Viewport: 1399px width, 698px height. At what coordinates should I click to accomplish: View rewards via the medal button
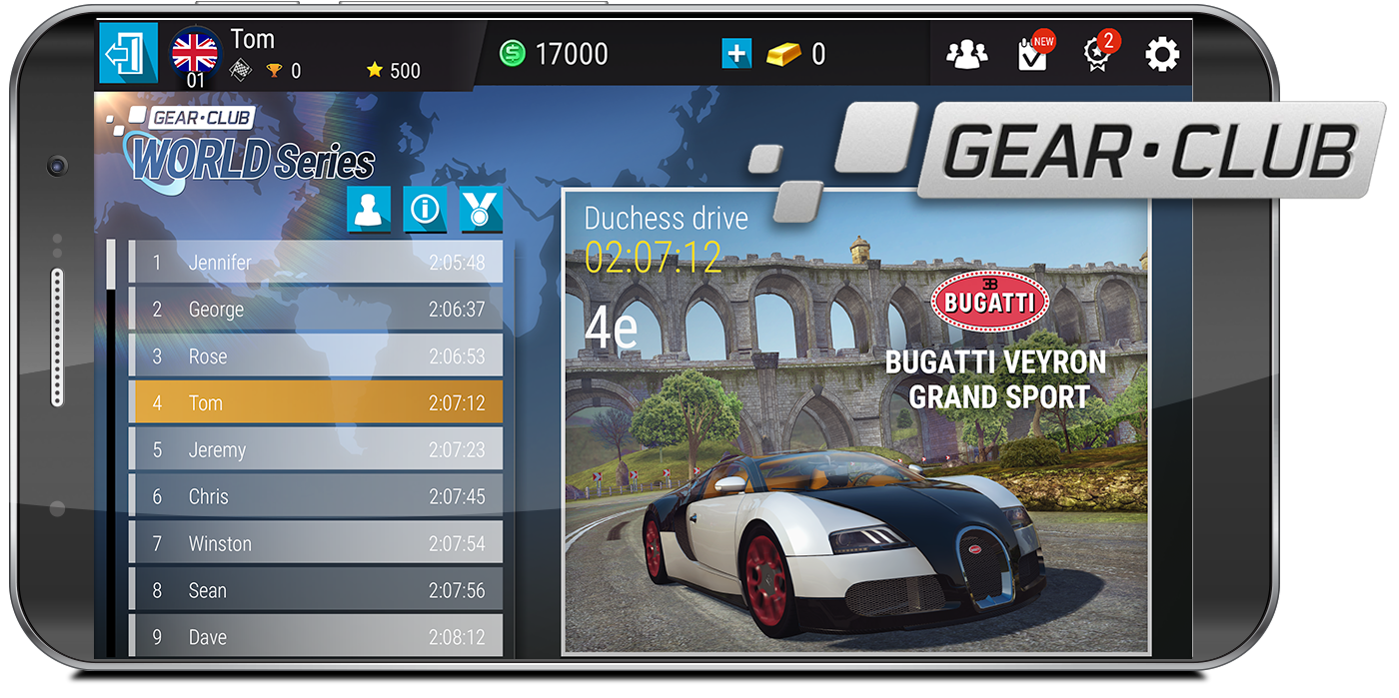click(x=481, y=210)
